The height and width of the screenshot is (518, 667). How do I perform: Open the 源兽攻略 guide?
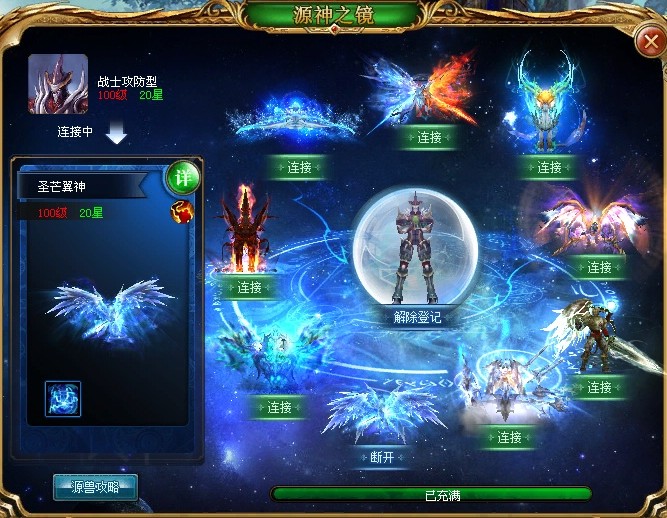(x=95, y=488)
